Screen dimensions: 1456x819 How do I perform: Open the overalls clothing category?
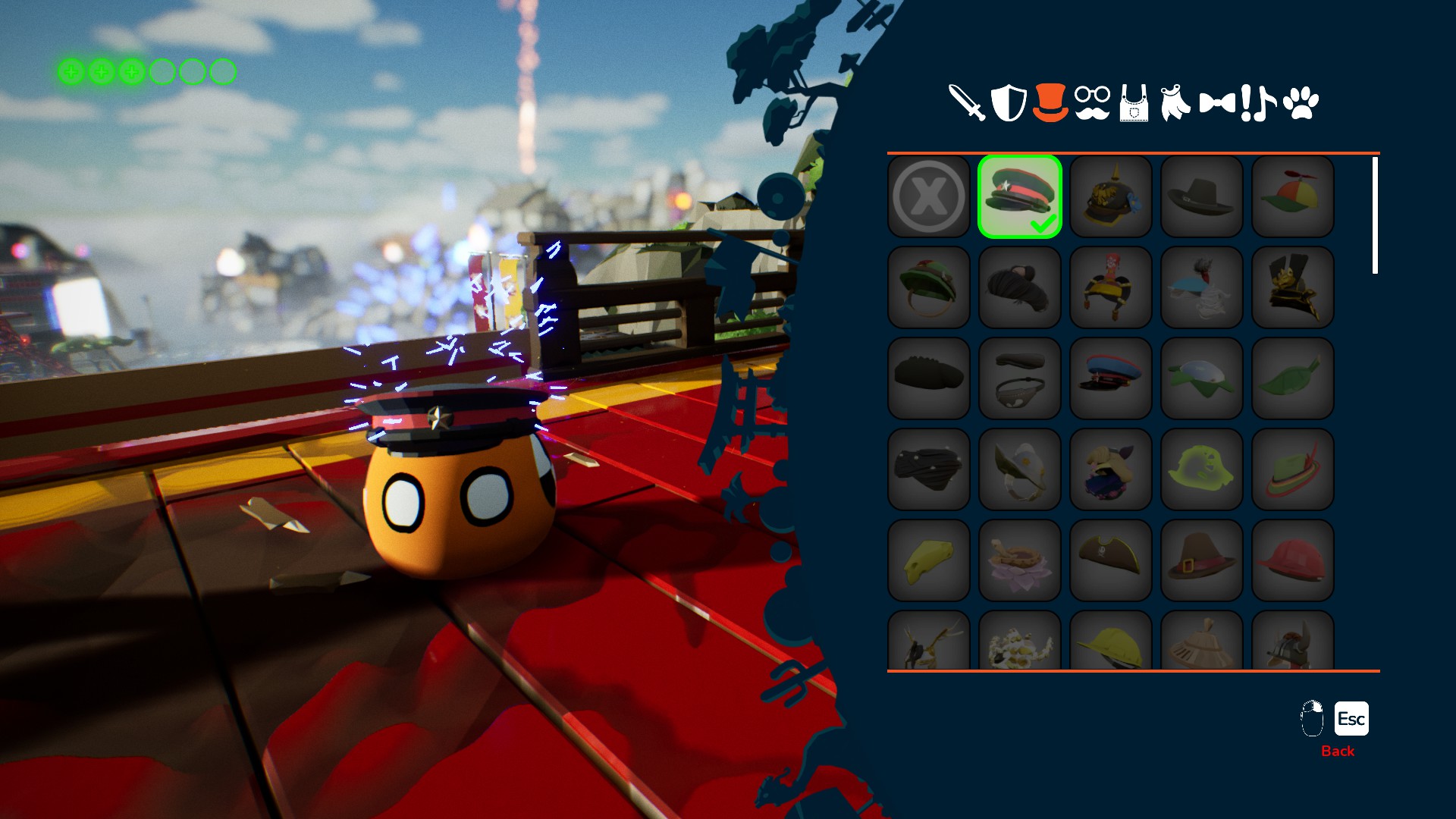(1134, 104)
